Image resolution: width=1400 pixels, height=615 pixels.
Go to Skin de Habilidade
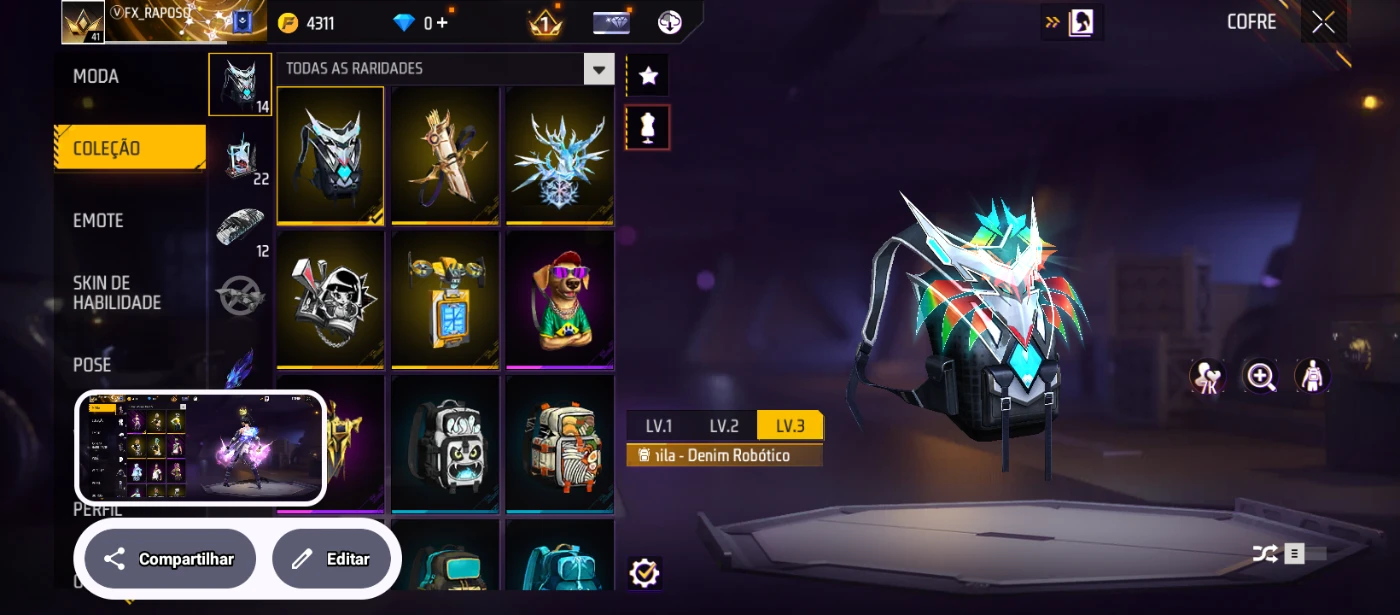coord(116,293)
